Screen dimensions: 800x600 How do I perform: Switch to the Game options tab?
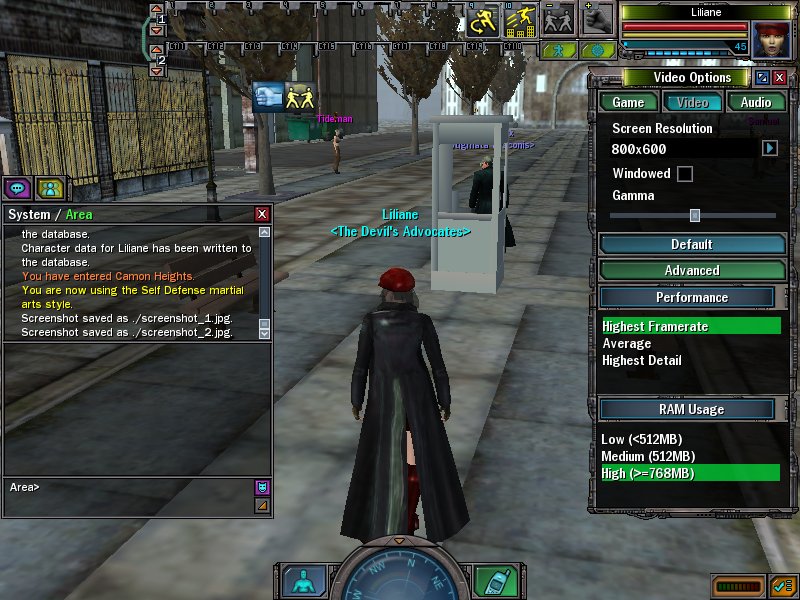[x=628, y=102]
